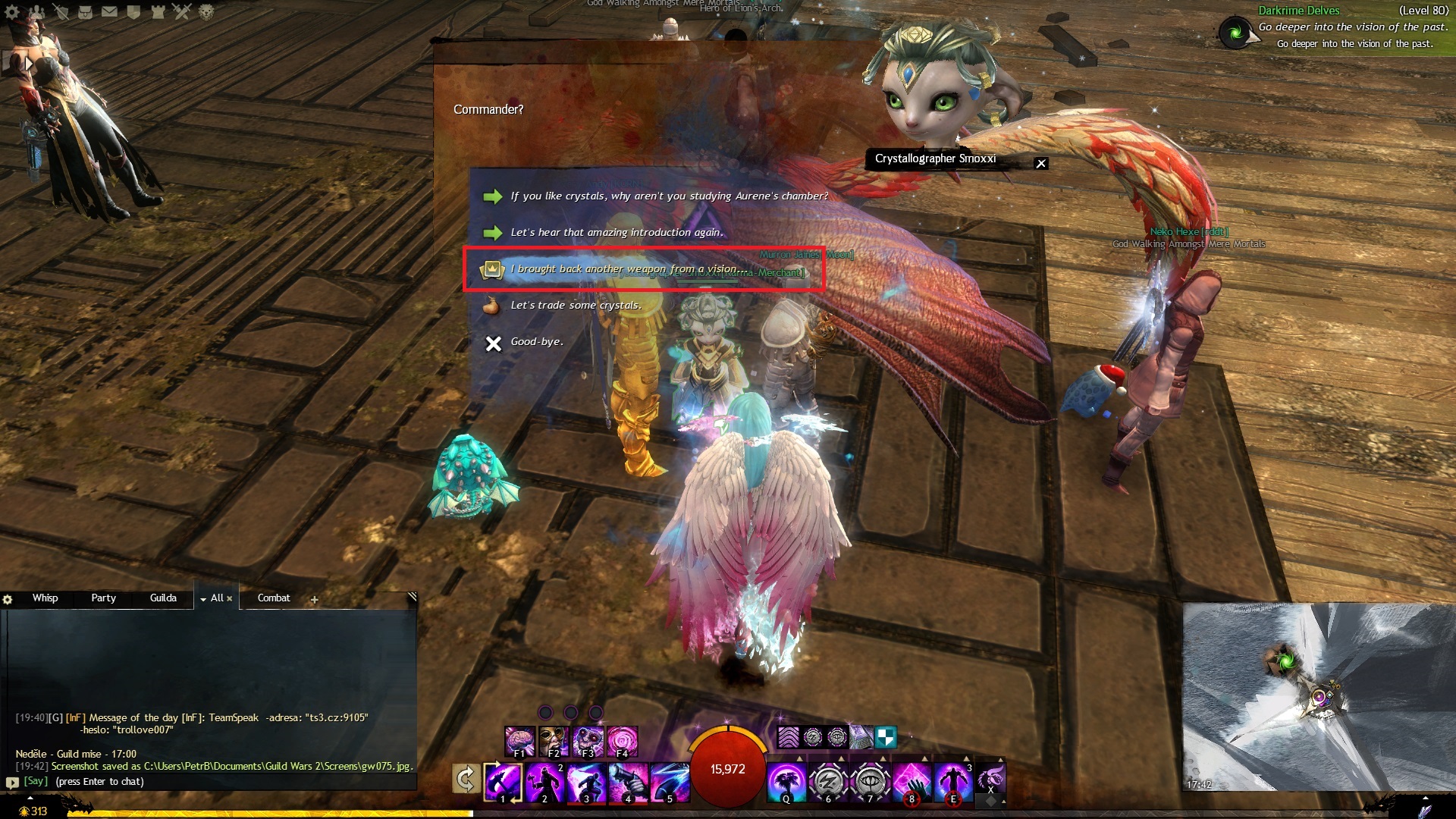Open the lion head Trading Post icon

(206, 12)
